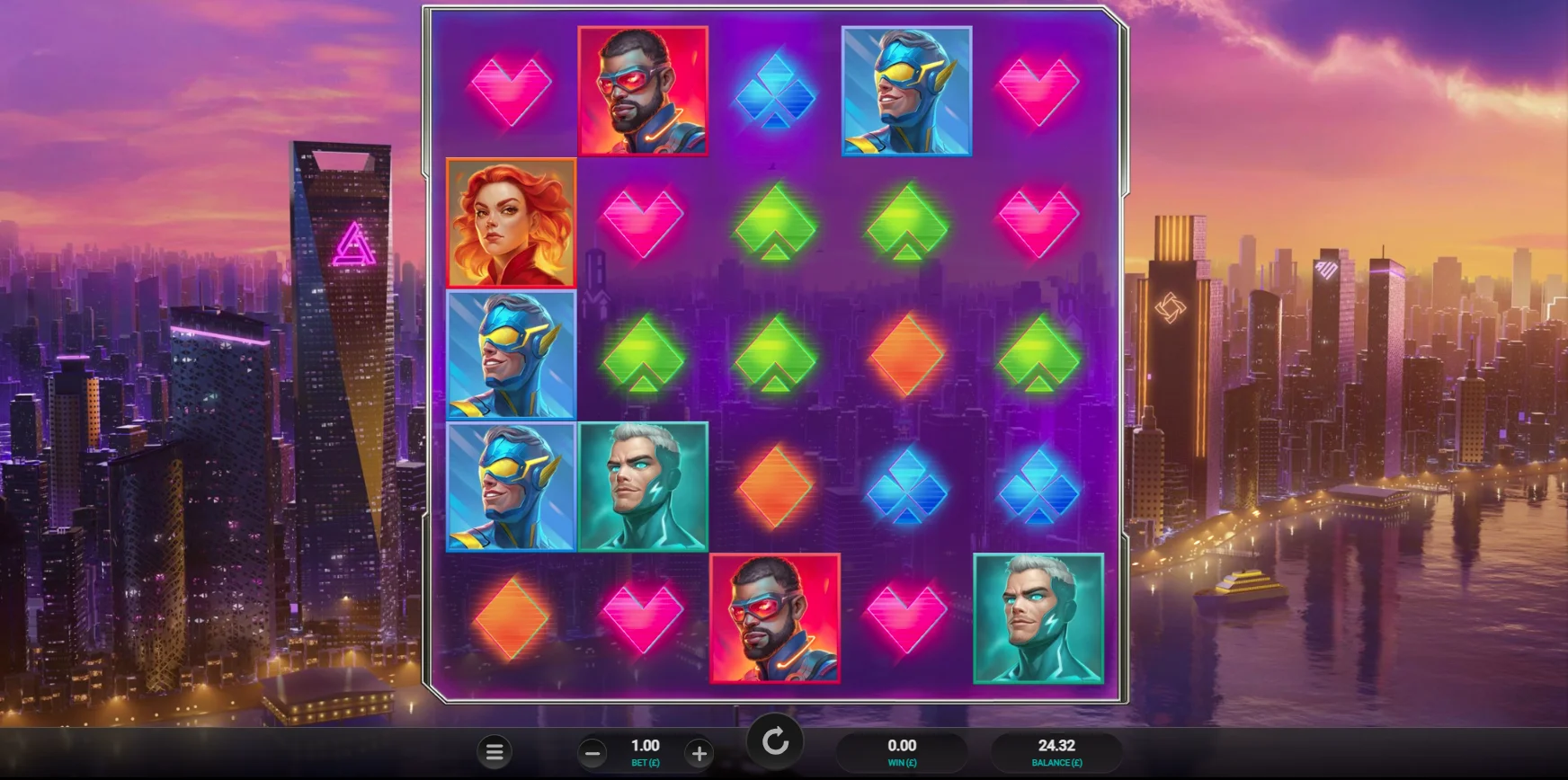Select the red-haired heroine symbol
This screenshot has height=780, width=1568.
pos(511,222)
